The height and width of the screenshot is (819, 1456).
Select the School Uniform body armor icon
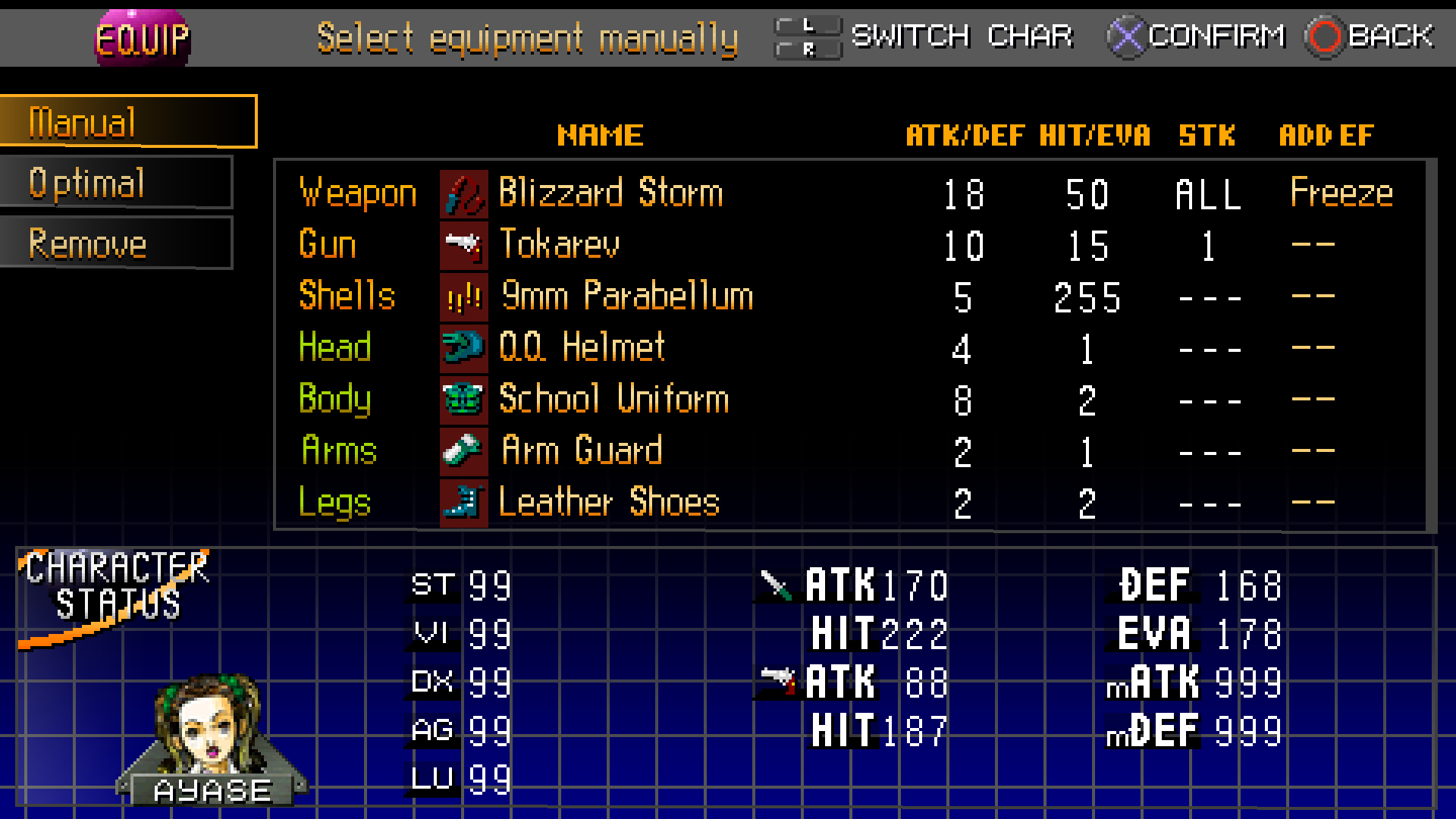click(463, 400)
